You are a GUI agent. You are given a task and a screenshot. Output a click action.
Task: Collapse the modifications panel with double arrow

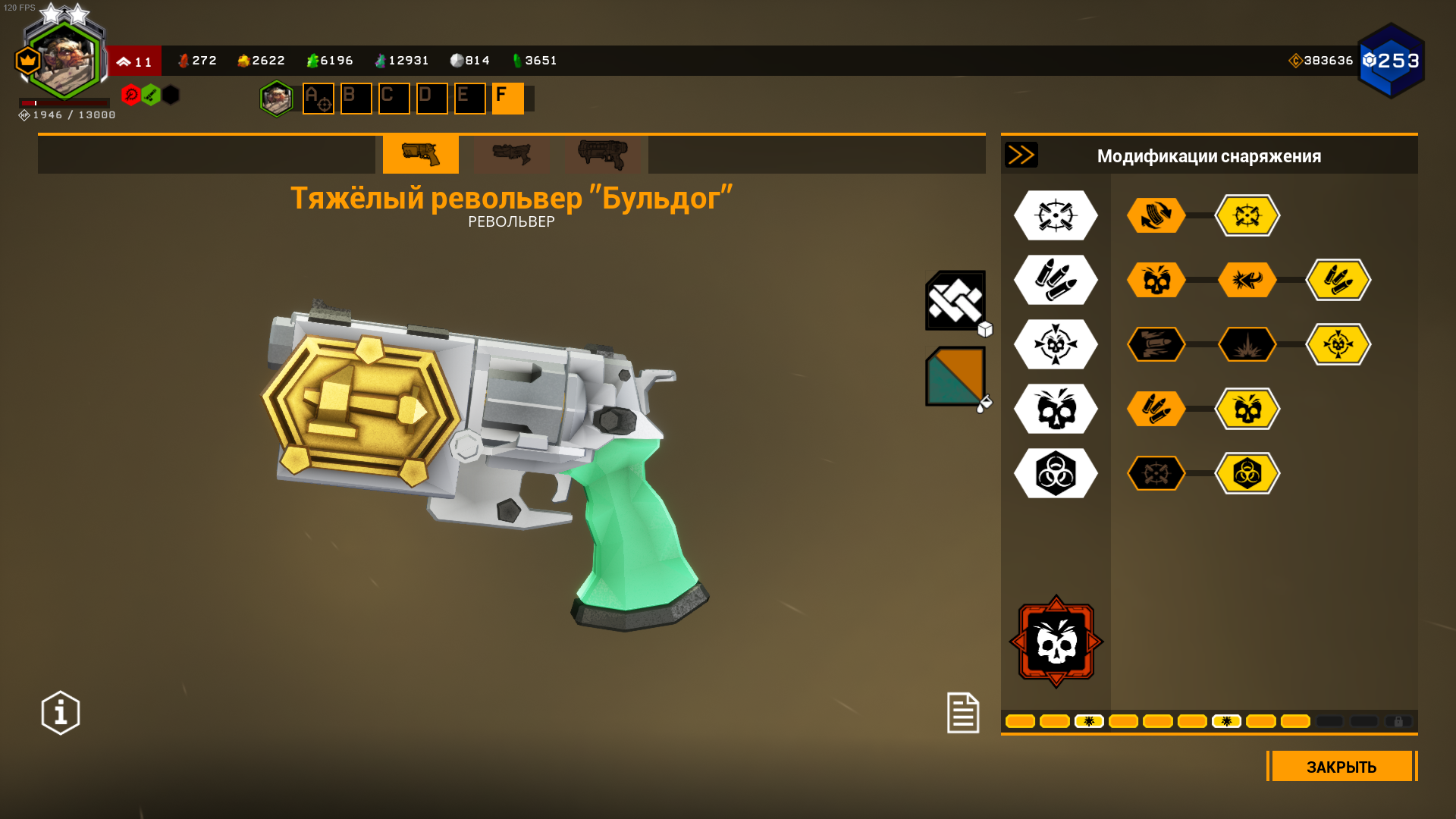coord(1021,155)
